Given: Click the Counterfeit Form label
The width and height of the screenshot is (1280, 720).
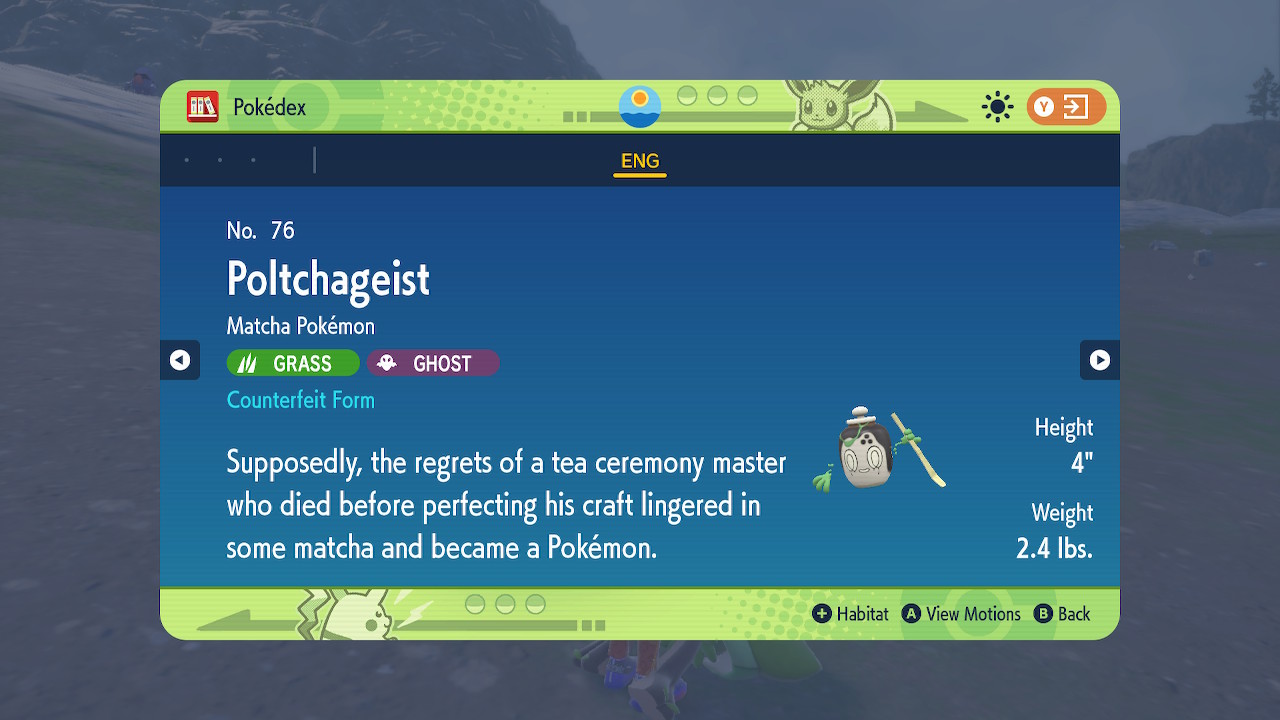Looking at the screenshot, I should 300,400.
